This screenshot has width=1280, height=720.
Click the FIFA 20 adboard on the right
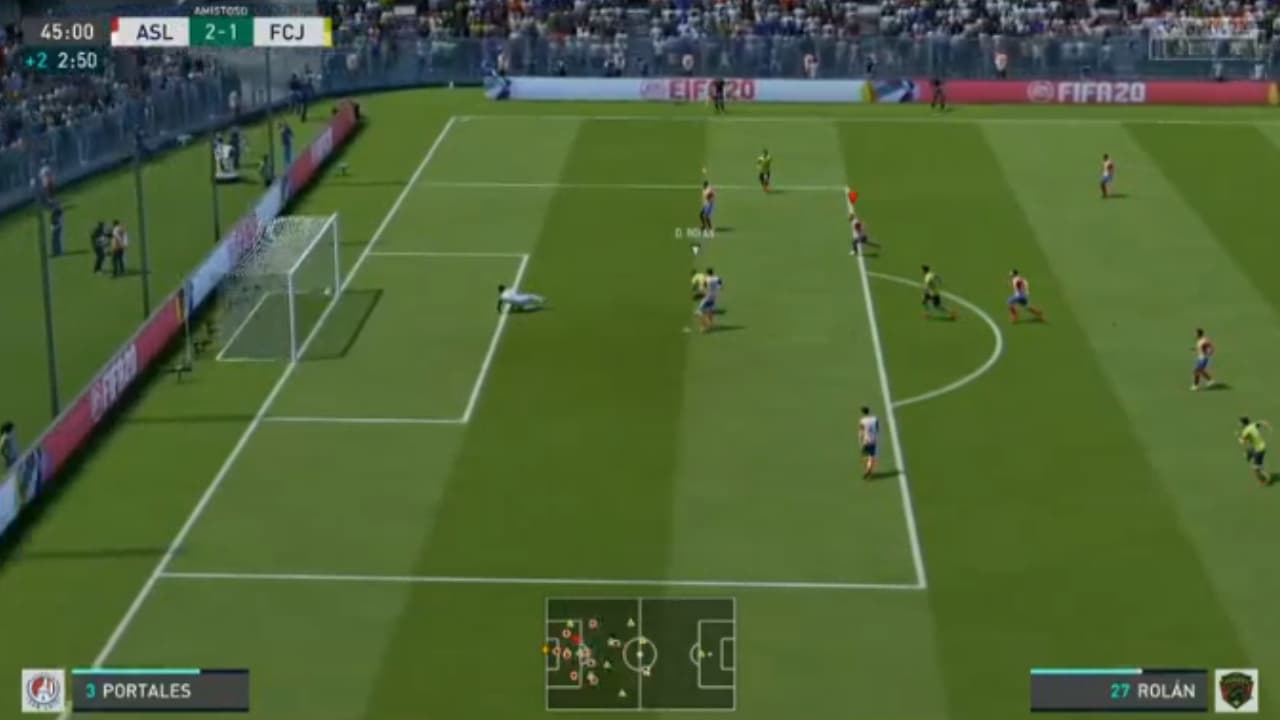[x=1090, y=90]
